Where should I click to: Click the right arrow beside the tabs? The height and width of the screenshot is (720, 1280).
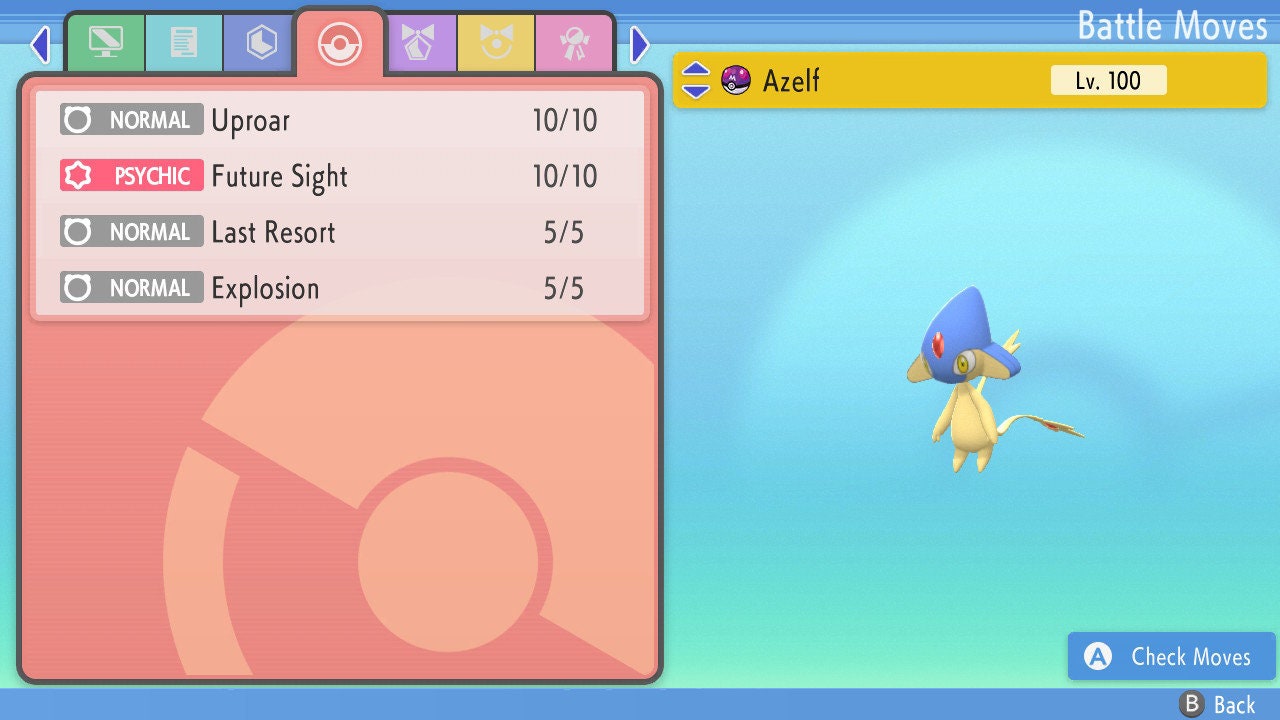640,44
